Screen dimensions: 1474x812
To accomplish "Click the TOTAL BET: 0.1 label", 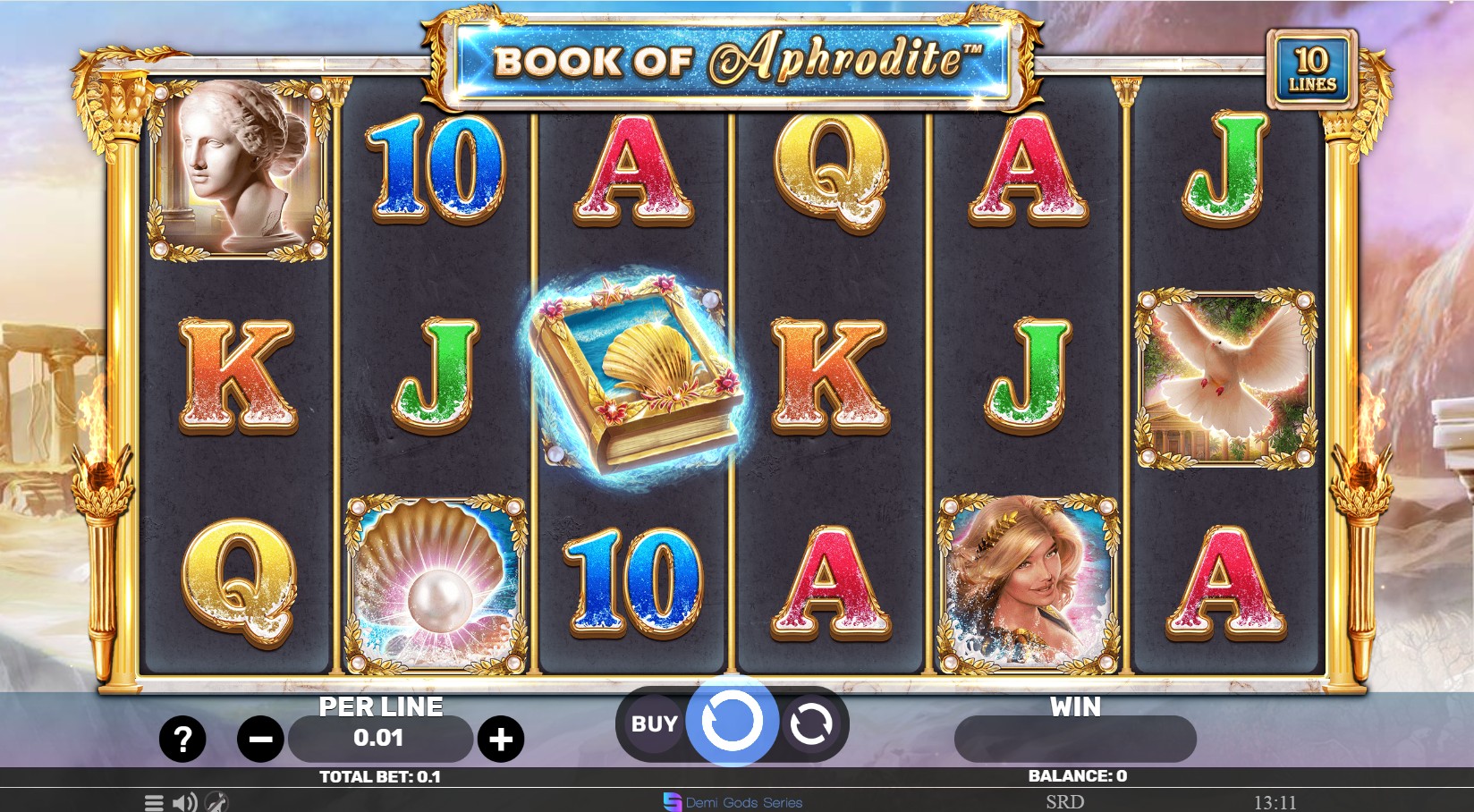I will (381, 776).
